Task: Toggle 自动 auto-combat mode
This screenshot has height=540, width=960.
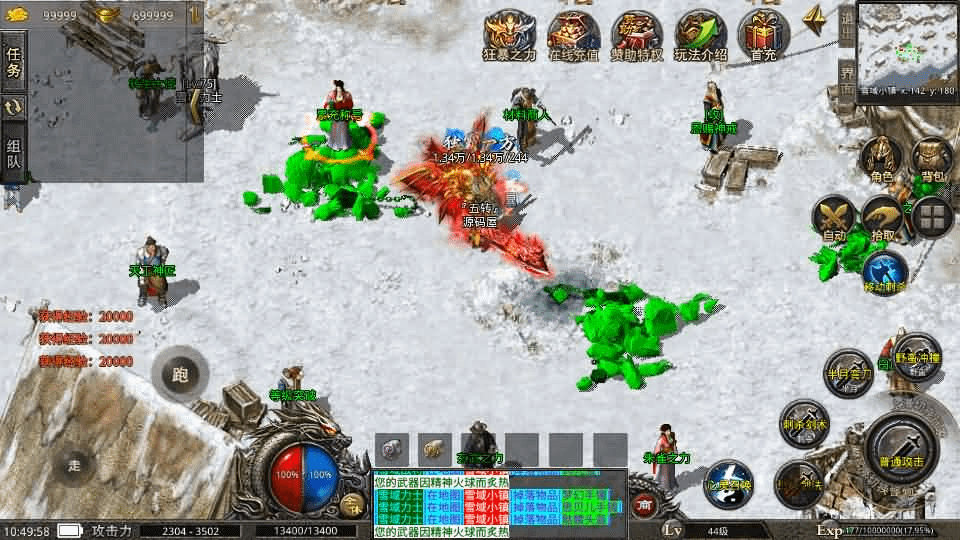Action: [x=833, y=218]
